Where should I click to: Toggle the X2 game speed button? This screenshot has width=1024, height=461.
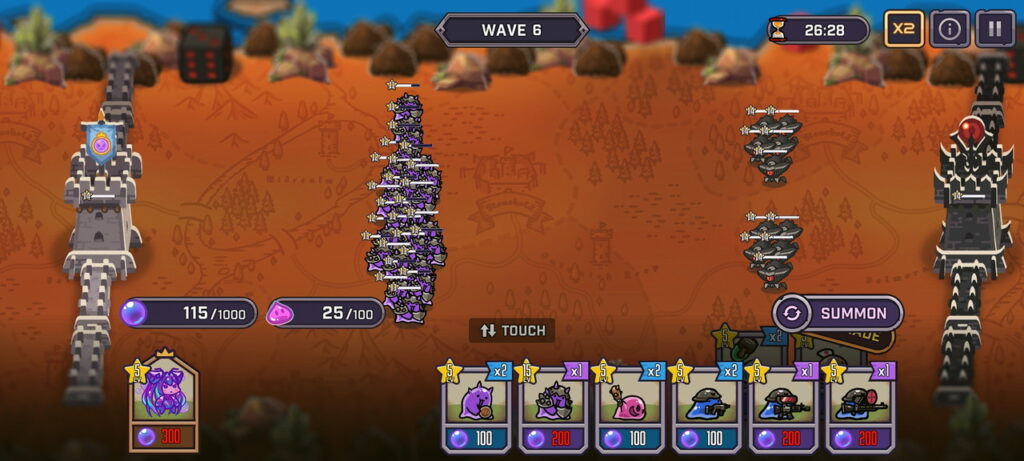tap(903, 29)
